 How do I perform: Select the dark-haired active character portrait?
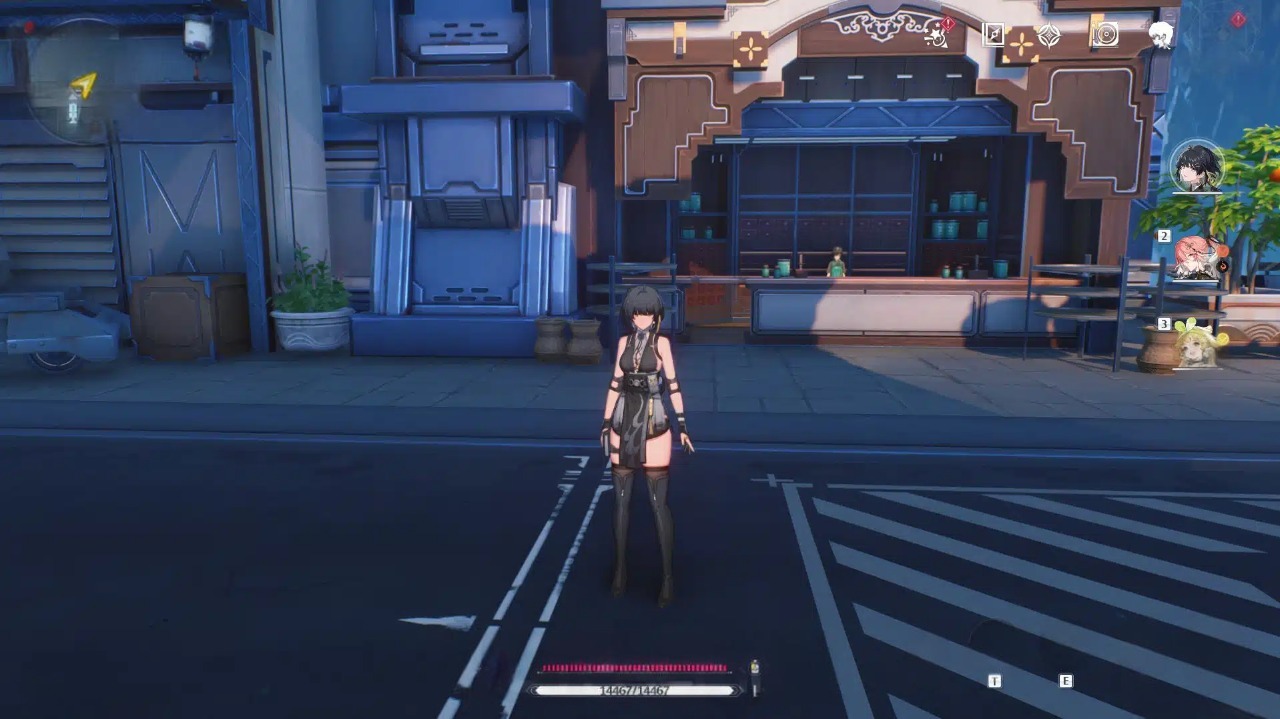pyautogui.click(x=1197, y=166)
